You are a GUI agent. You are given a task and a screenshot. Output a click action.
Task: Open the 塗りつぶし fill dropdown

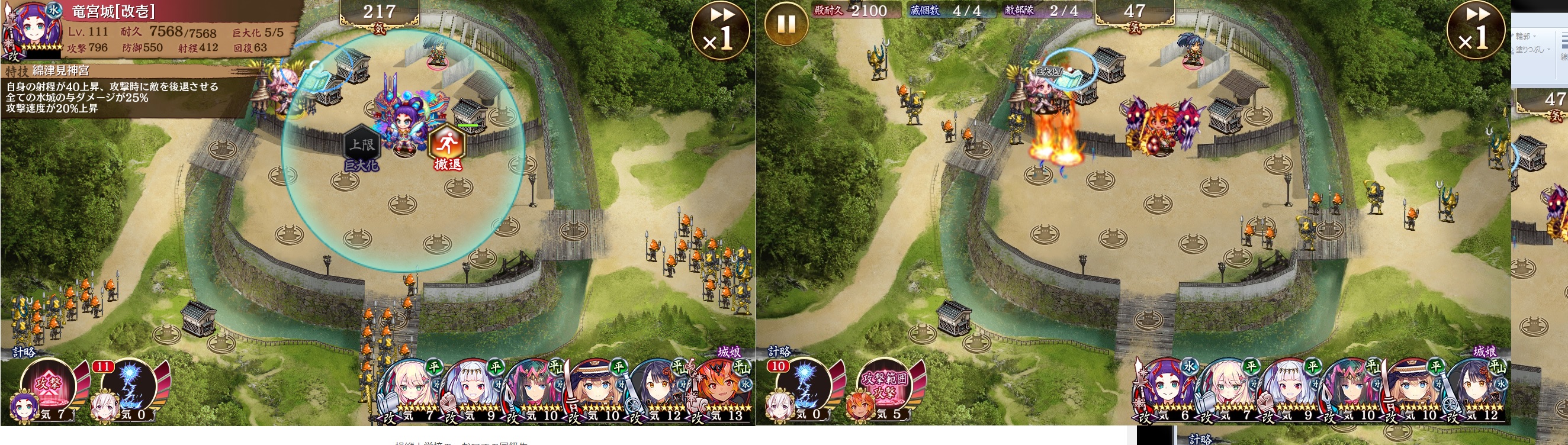tap(1534, 50)
